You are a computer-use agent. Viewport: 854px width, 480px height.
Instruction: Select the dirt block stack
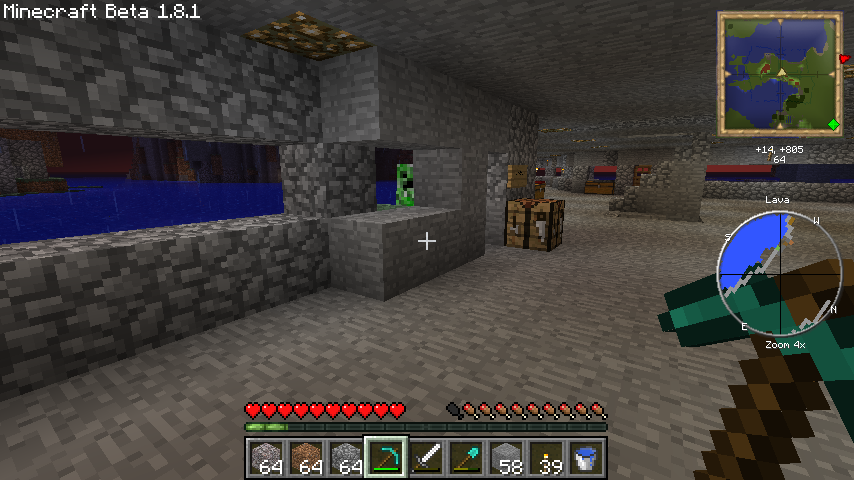(x=306, y=459)
